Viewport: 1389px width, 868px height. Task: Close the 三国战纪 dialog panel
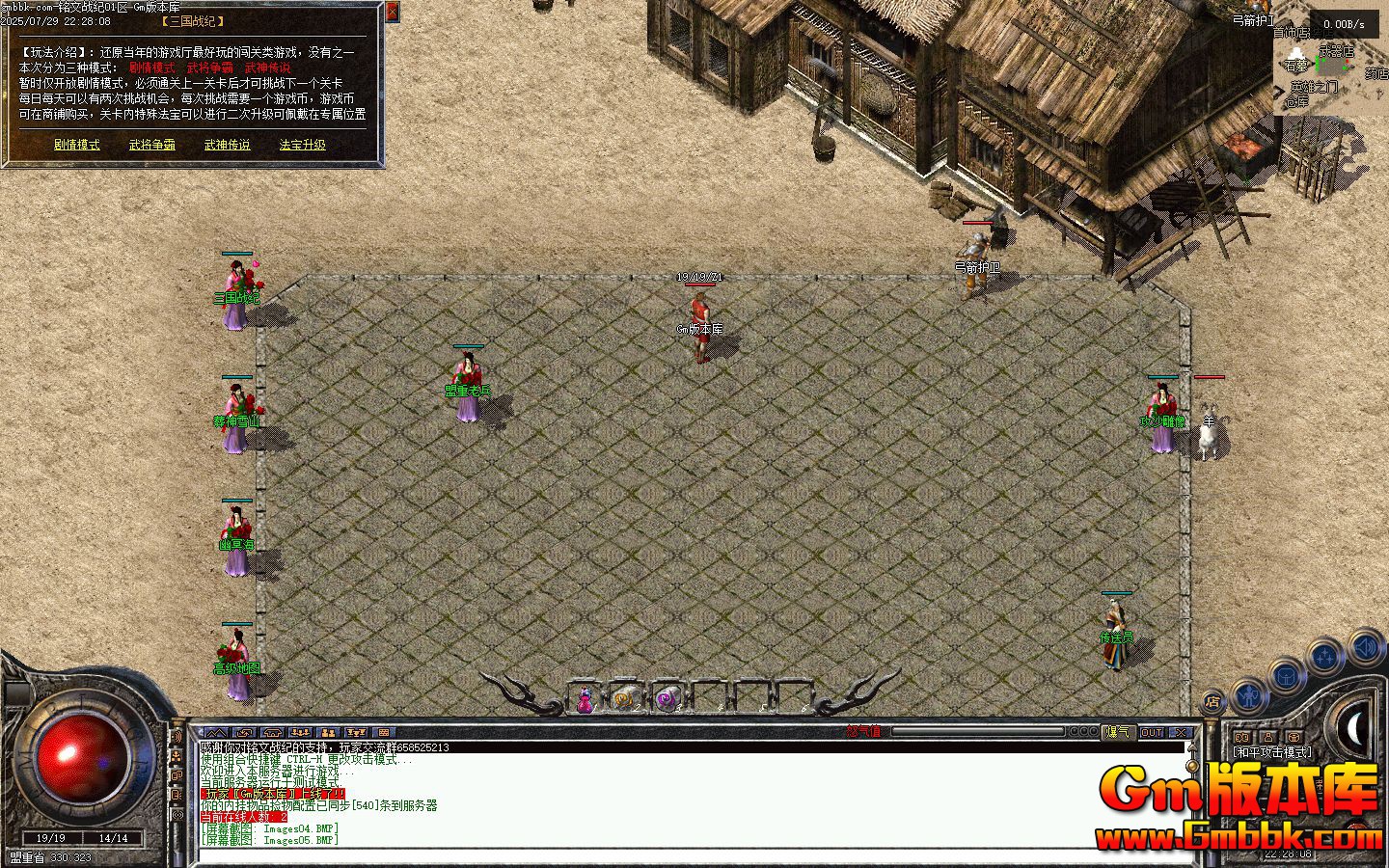tap(392, 12)
